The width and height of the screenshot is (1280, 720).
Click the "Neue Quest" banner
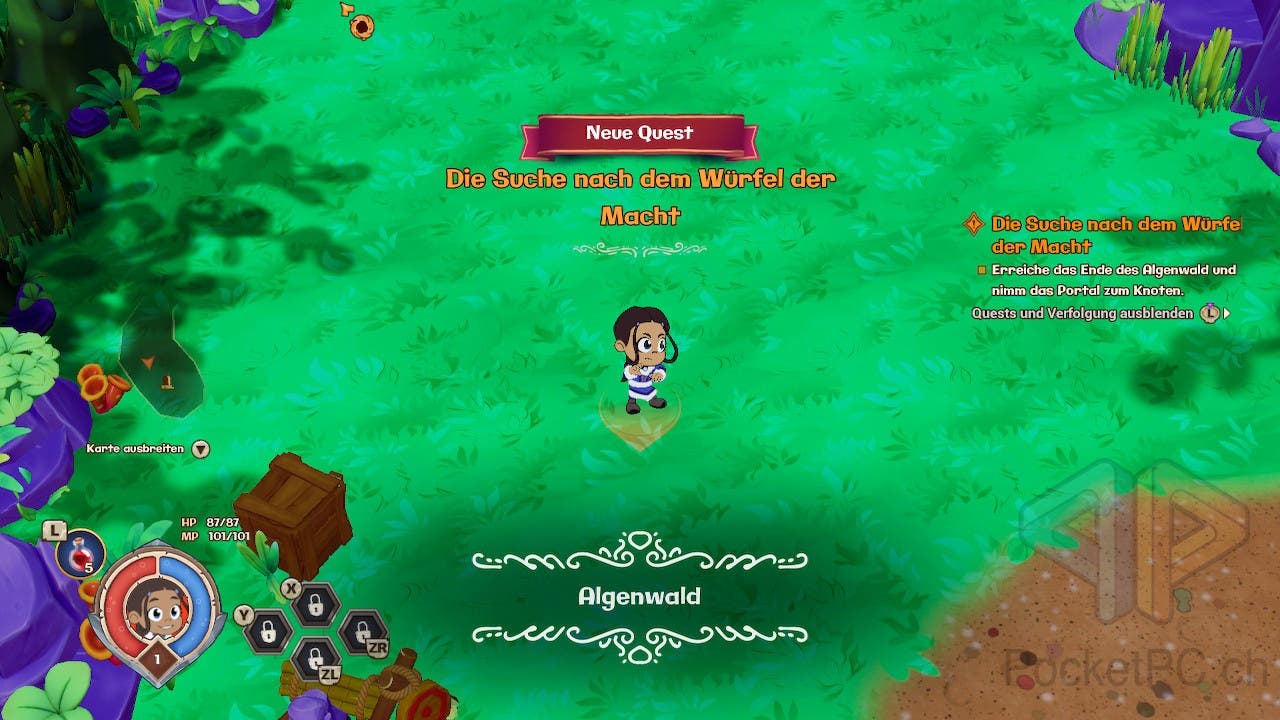pyautogui.click(x=639, y=134)
